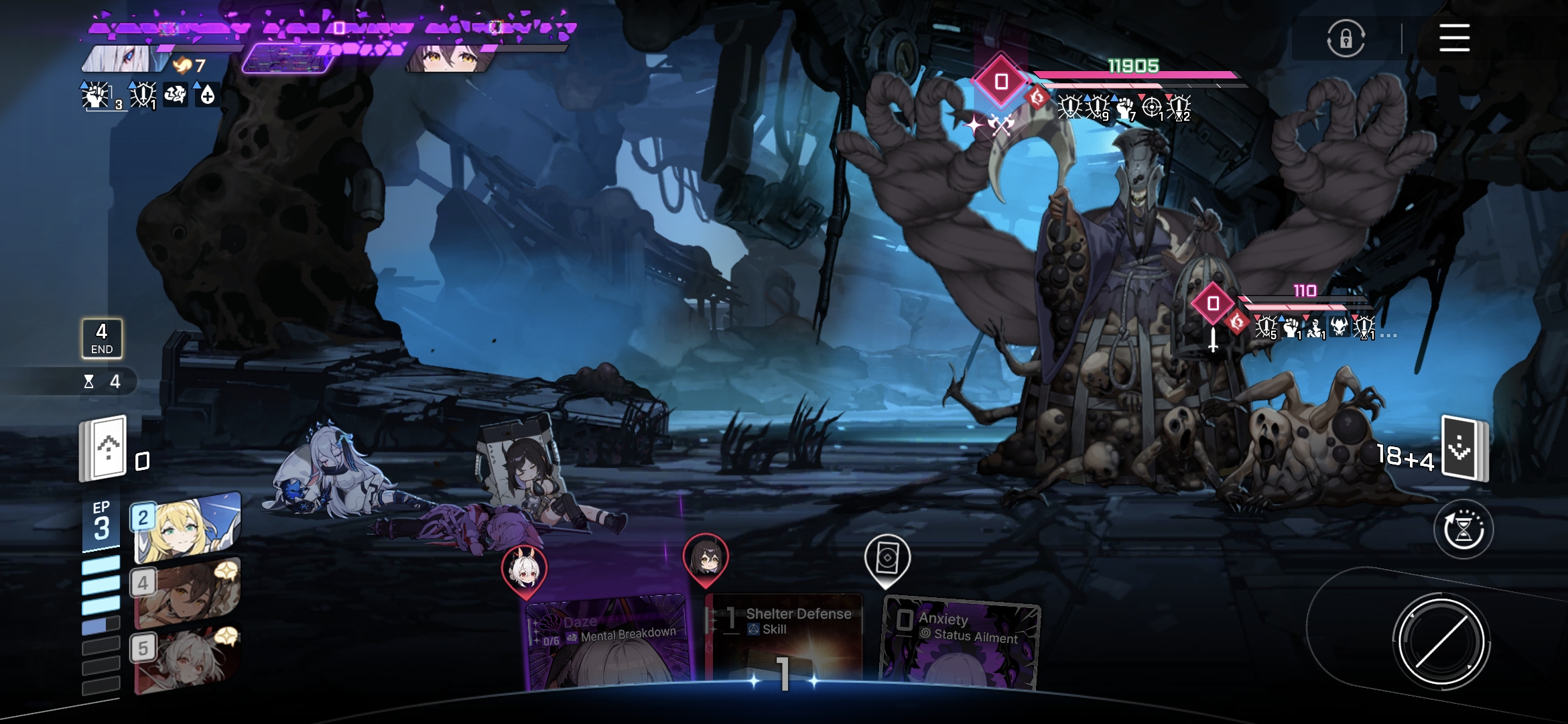
Task: Select the blonde character EP skill portrait
Action: coord(187,527)
